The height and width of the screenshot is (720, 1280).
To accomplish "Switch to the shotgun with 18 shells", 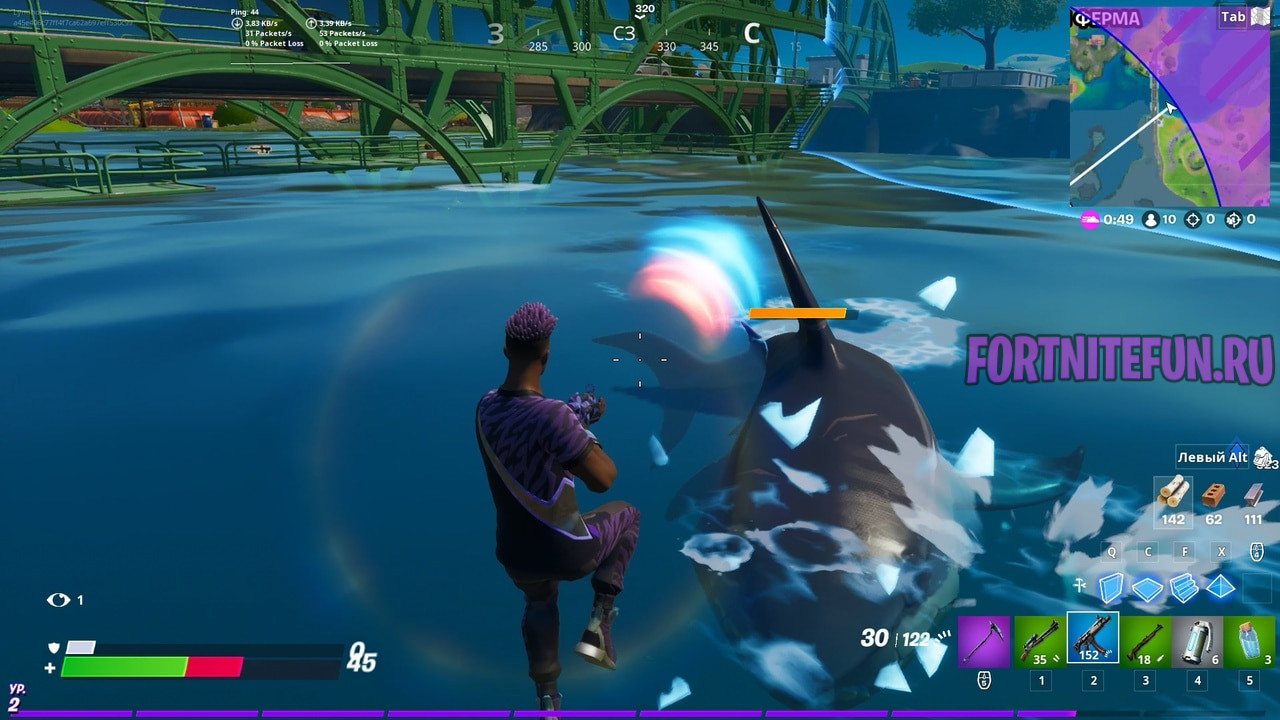I will click(x=1145, y=641).
